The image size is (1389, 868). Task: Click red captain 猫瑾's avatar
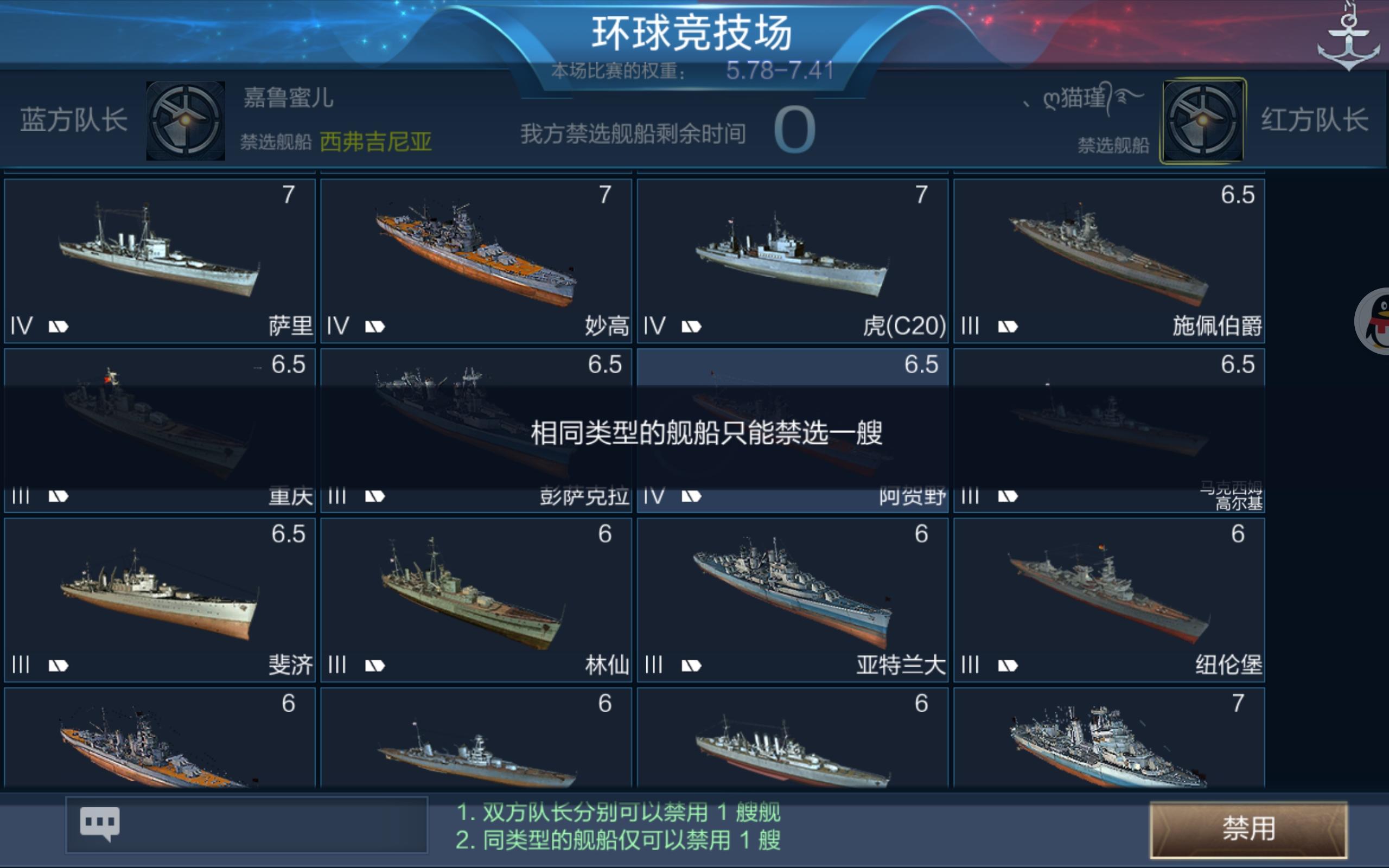(x=1202, y=122)
